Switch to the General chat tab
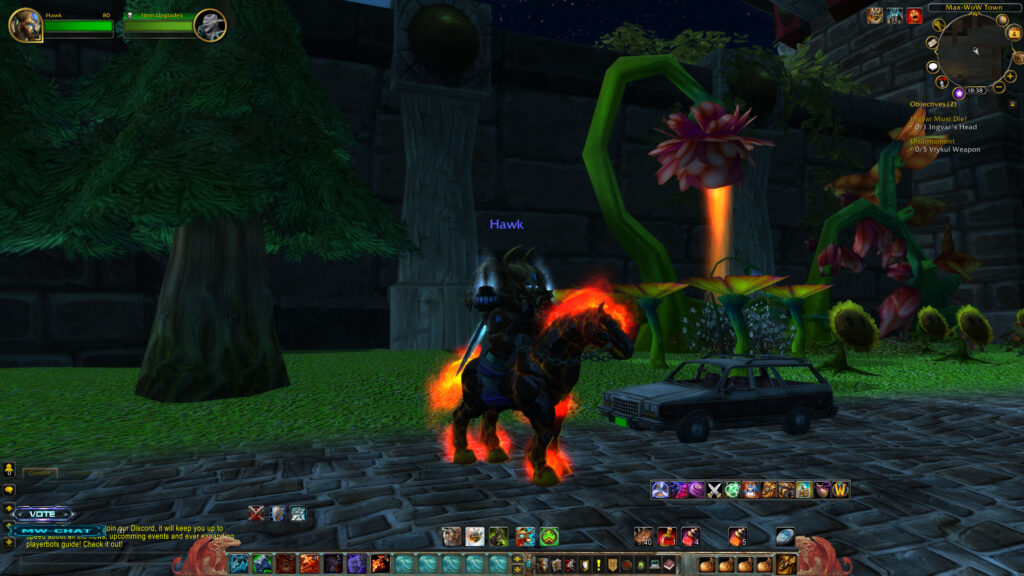The width and height of the screenshot is (1024, 576). point(40,473)
